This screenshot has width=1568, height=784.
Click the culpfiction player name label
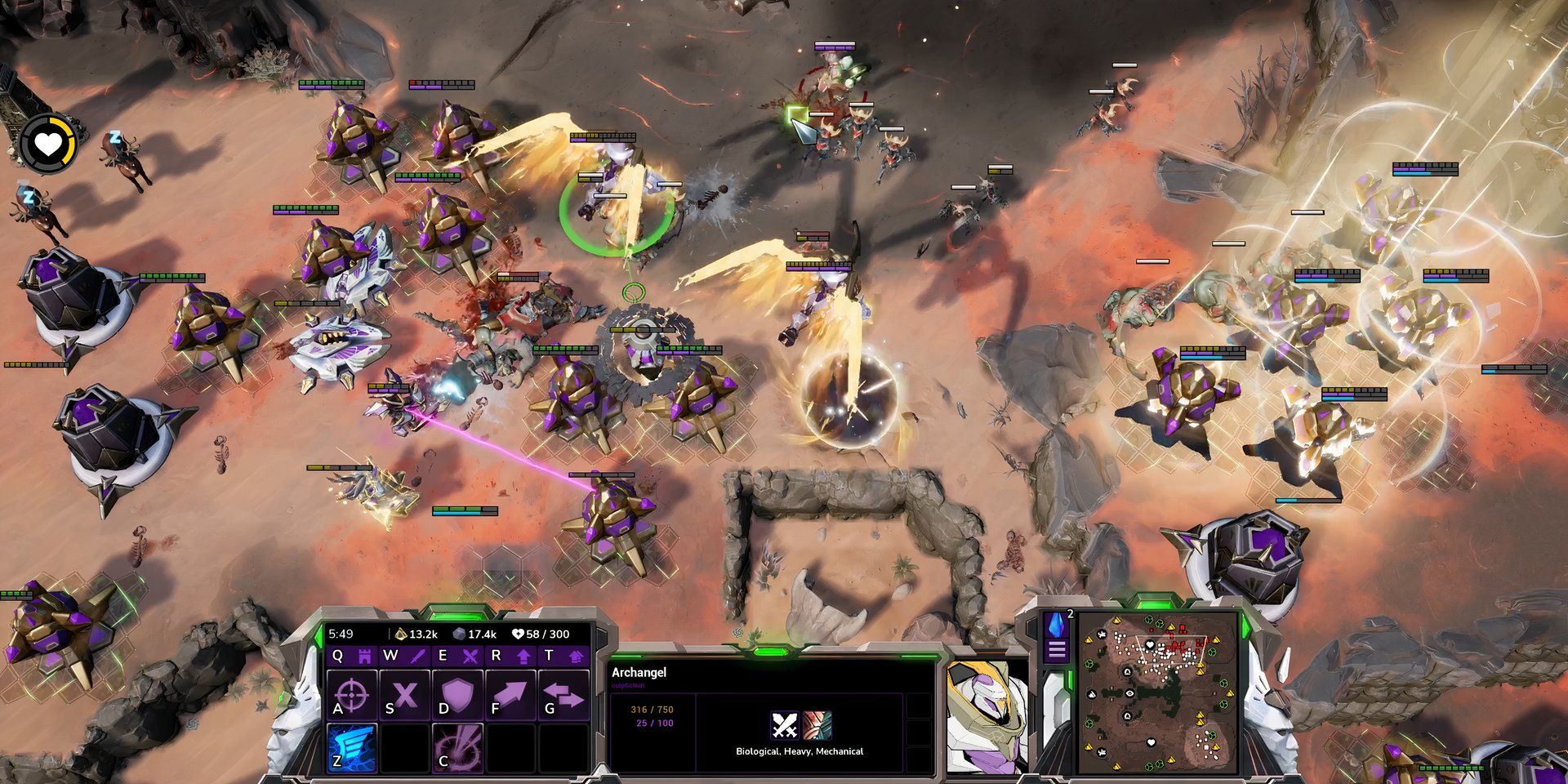(x=628, y=685)
